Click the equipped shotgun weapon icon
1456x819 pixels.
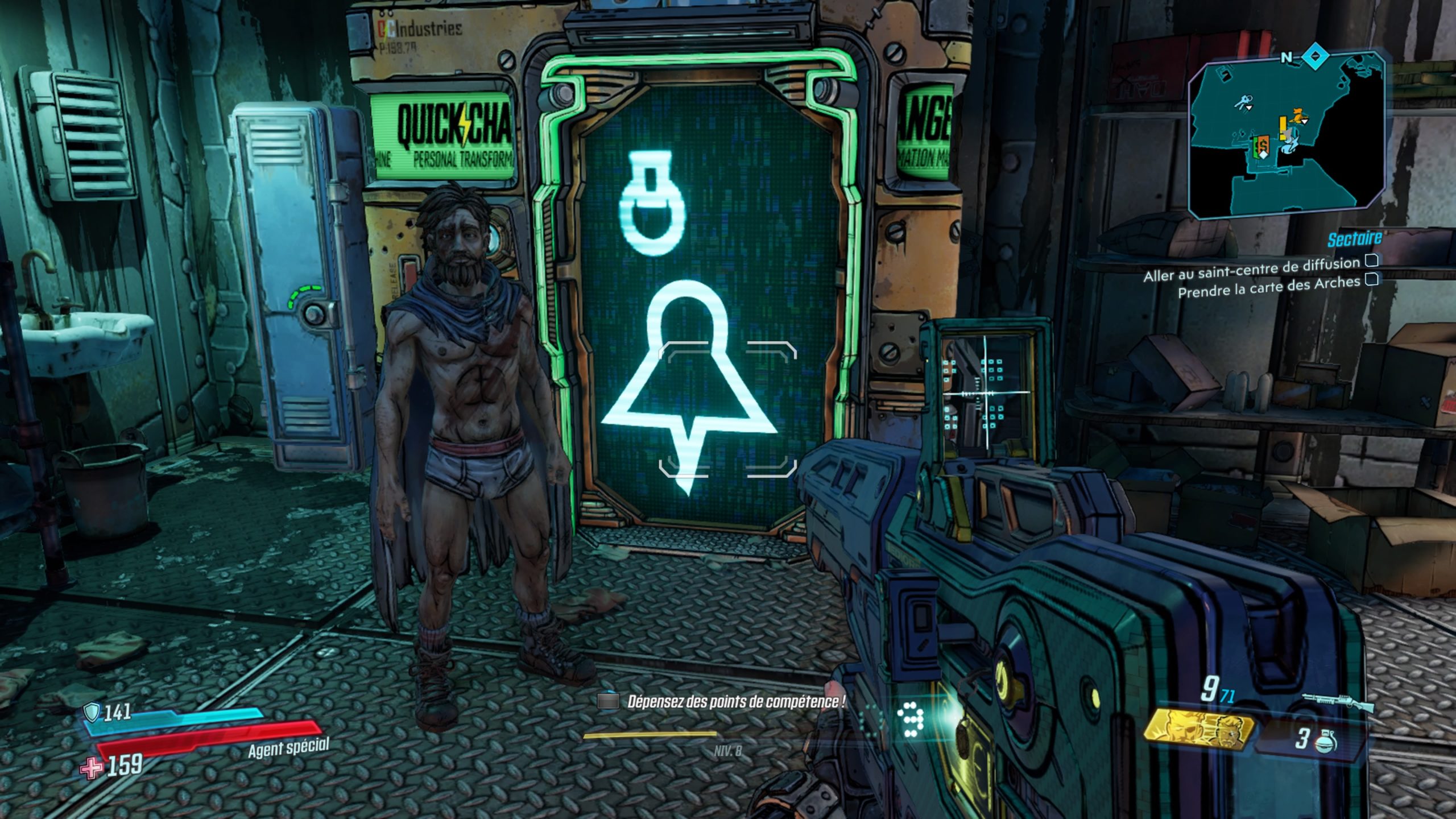pyautogui.click(x=1338, y=703)
